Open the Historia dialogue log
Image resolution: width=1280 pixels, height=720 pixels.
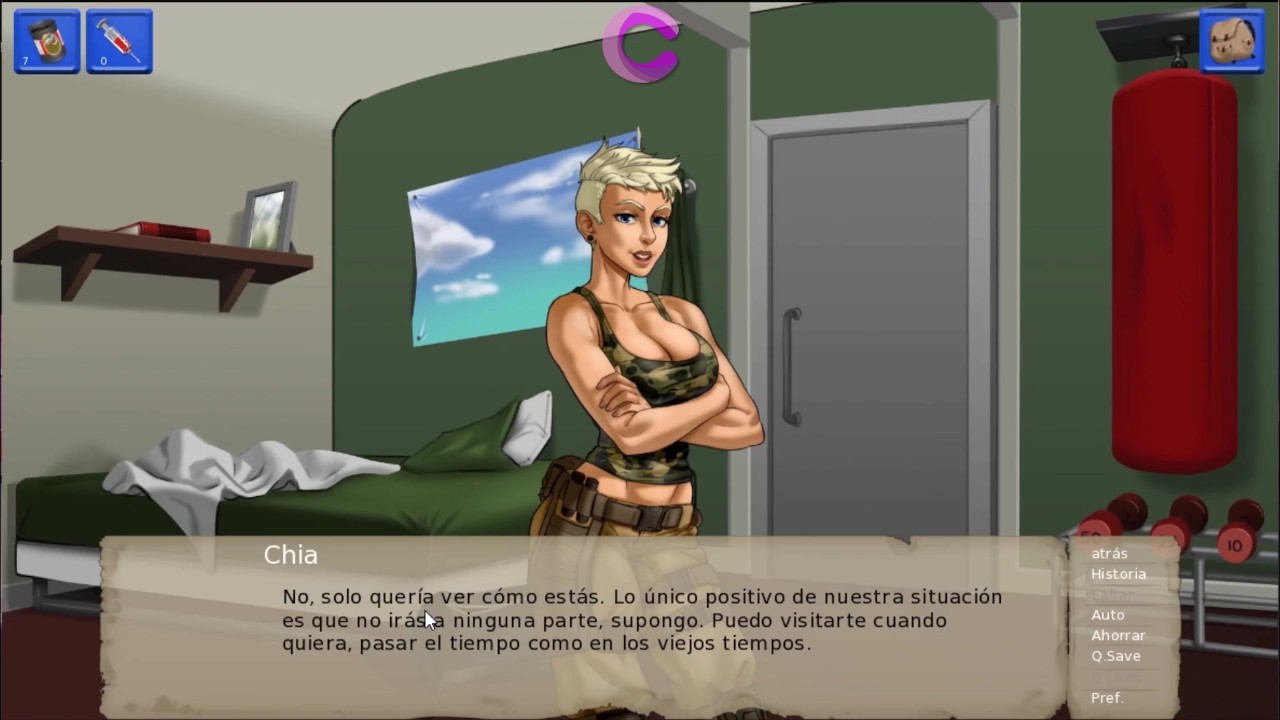pyautogui.click(x=1118, y=574)
